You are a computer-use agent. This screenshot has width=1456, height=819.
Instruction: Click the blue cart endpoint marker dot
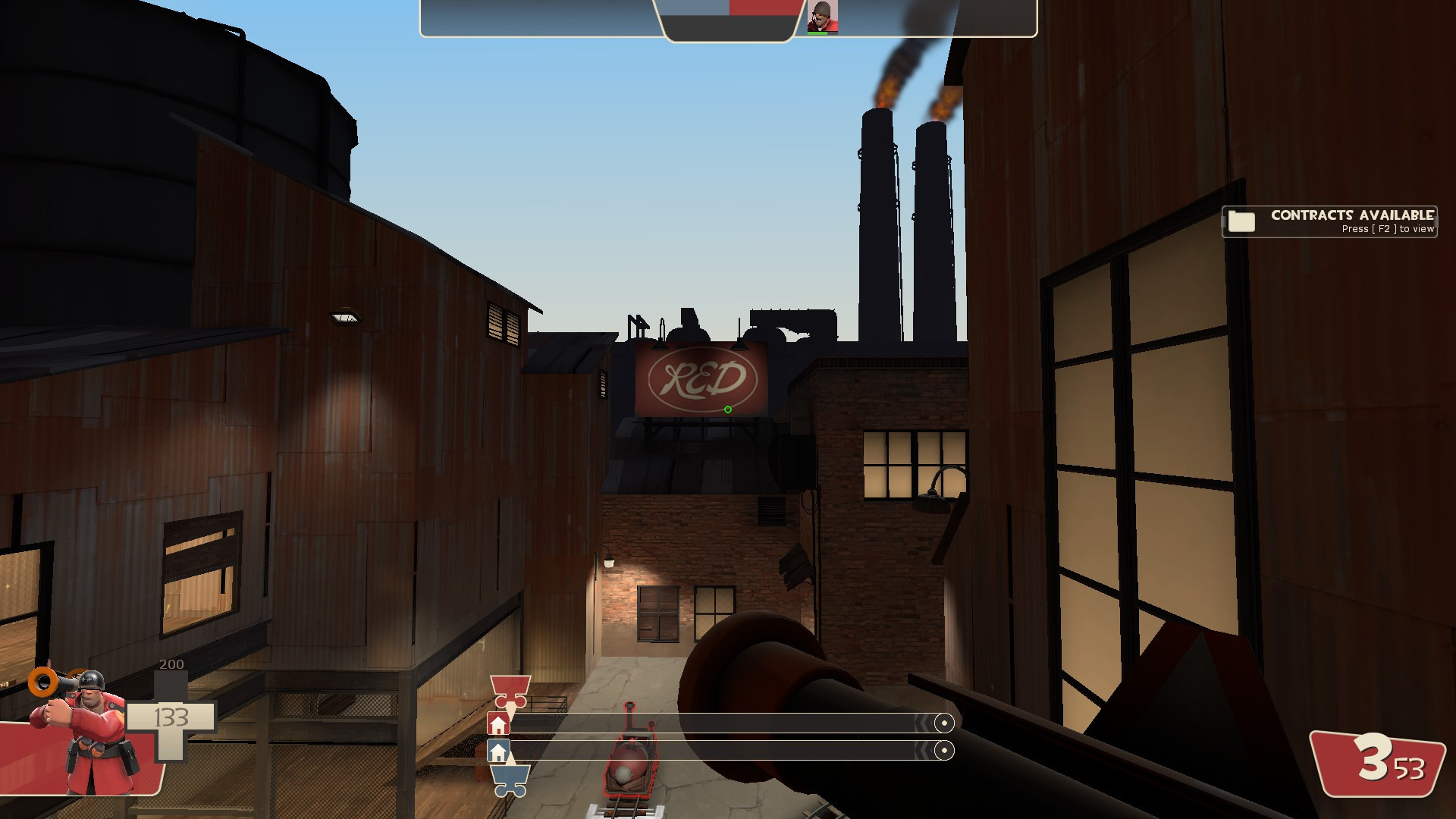[x=945, y=750]
